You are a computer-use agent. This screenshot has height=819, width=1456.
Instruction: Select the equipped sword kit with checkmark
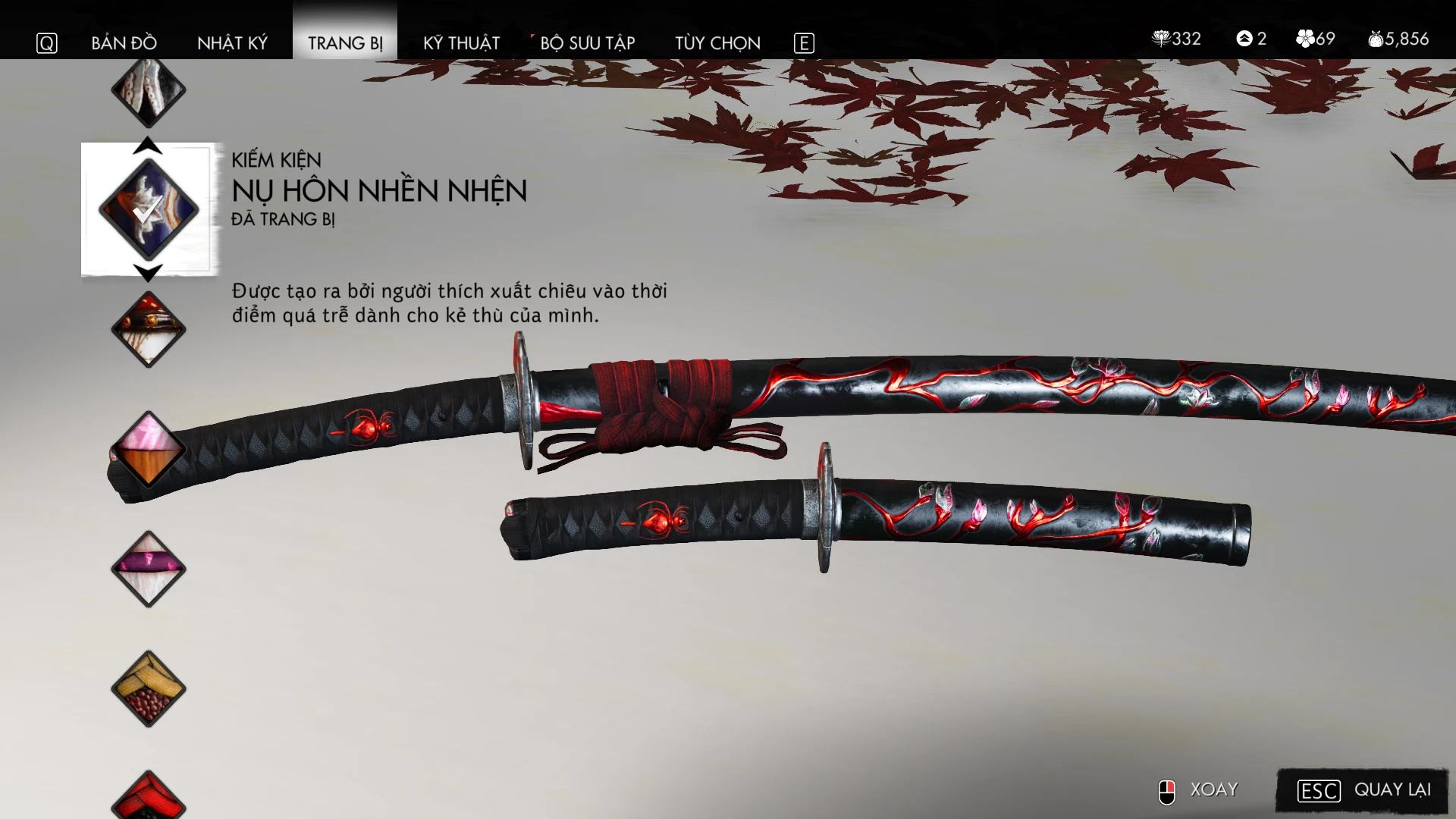click(149, 209)
